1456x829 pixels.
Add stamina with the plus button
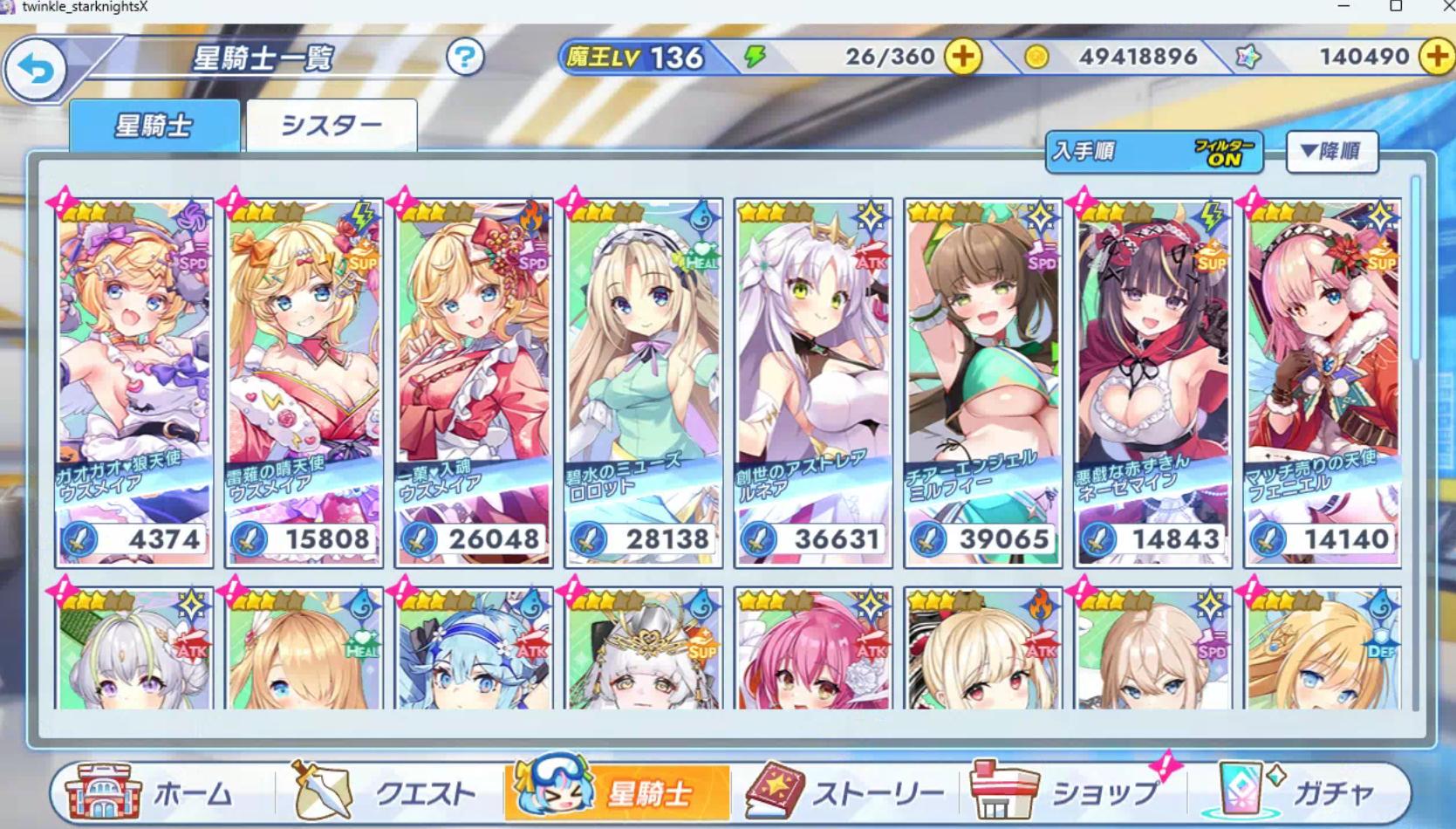963,58
